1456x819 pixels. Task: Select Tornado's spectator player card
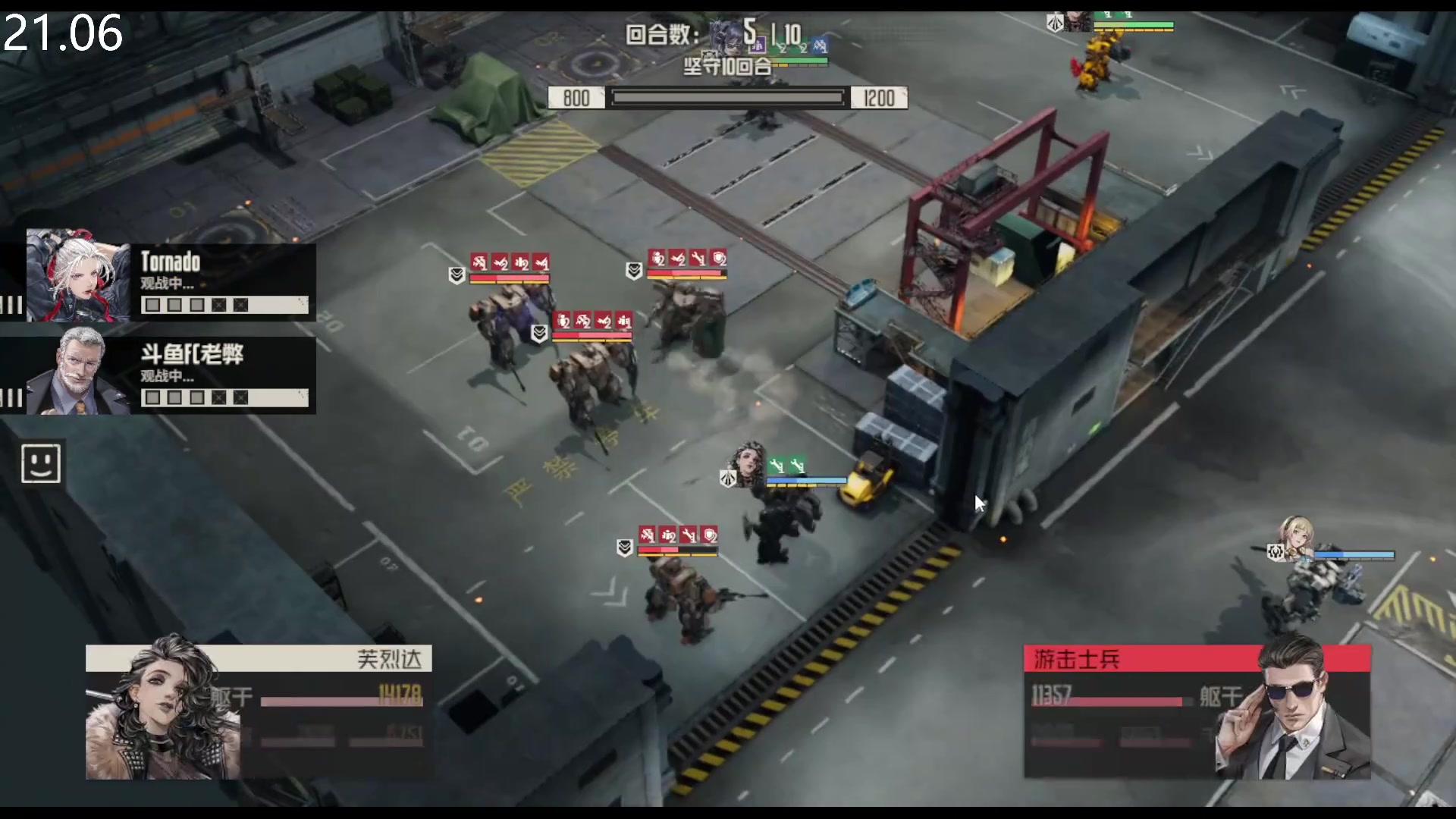coord(171,276)
